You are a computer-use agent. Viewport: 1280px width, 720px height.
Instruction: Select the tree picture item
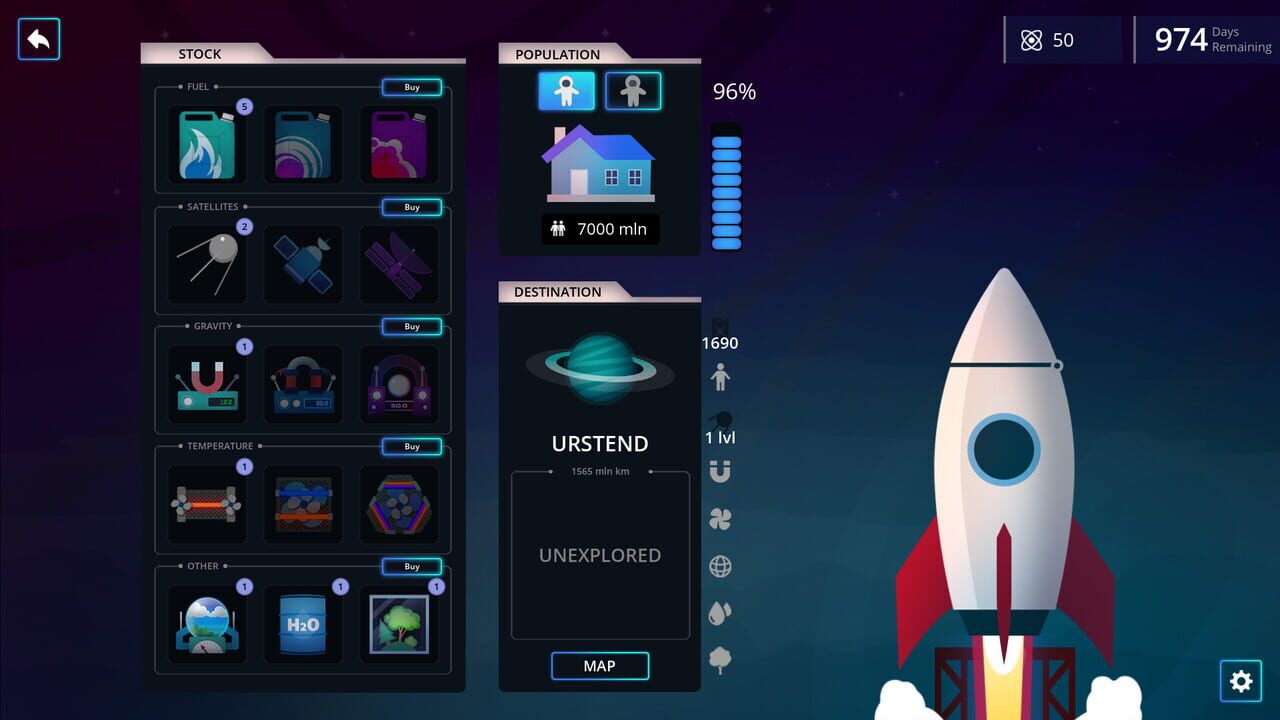(x=399, y=622)
